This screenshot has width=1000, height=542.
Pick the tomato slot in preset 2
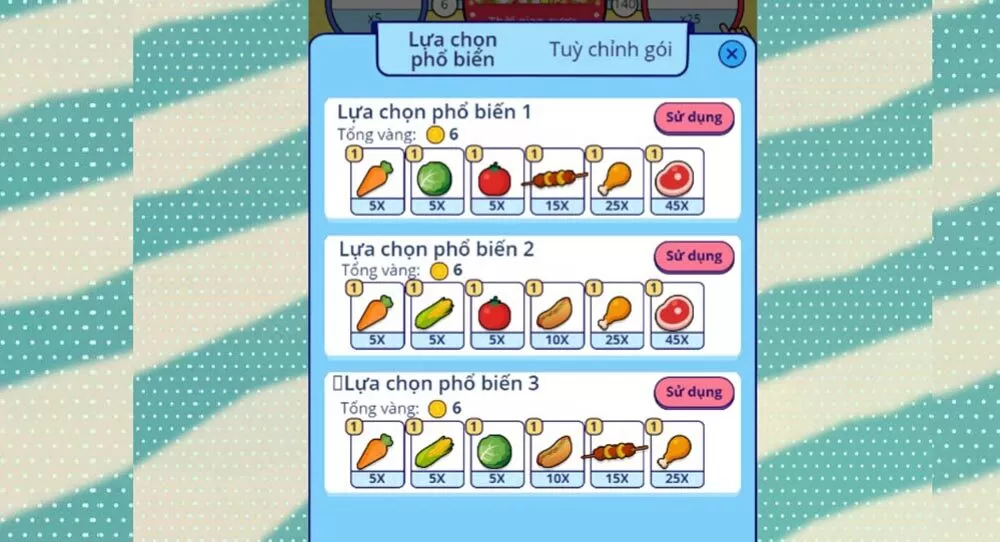(497, 316)
